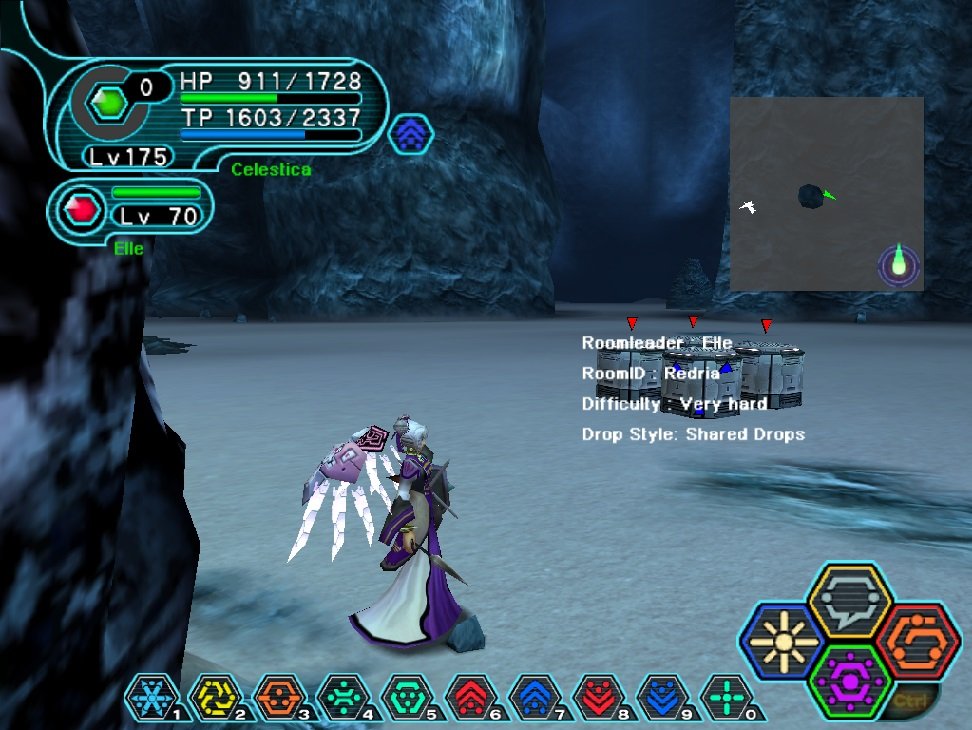Cast the blue down-chevron debuff in slot 9
The image size is (972, 730).
[663, 698]
